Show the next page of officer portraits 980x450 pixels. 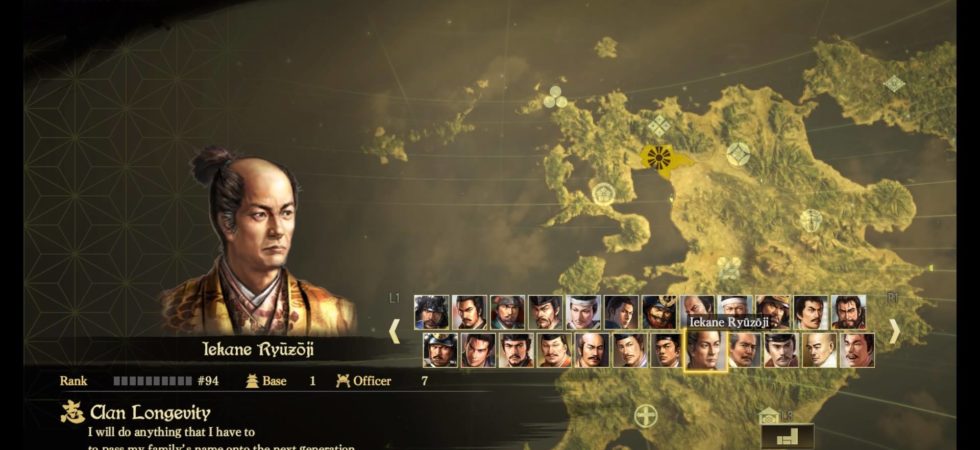coord(894,331)
